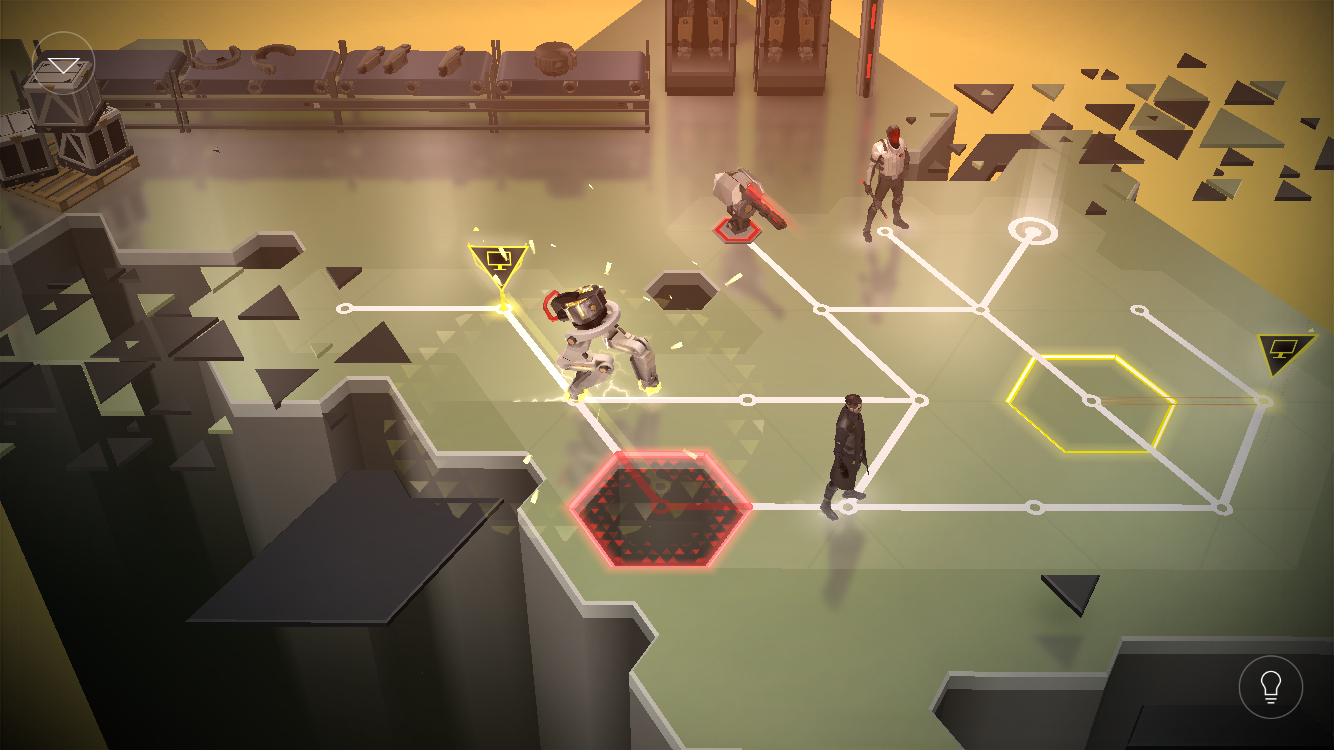The width and height of the screenshot is (1334, 750).
Task: Show a hint with the lightbulb button
Action: click(1270, 687)
